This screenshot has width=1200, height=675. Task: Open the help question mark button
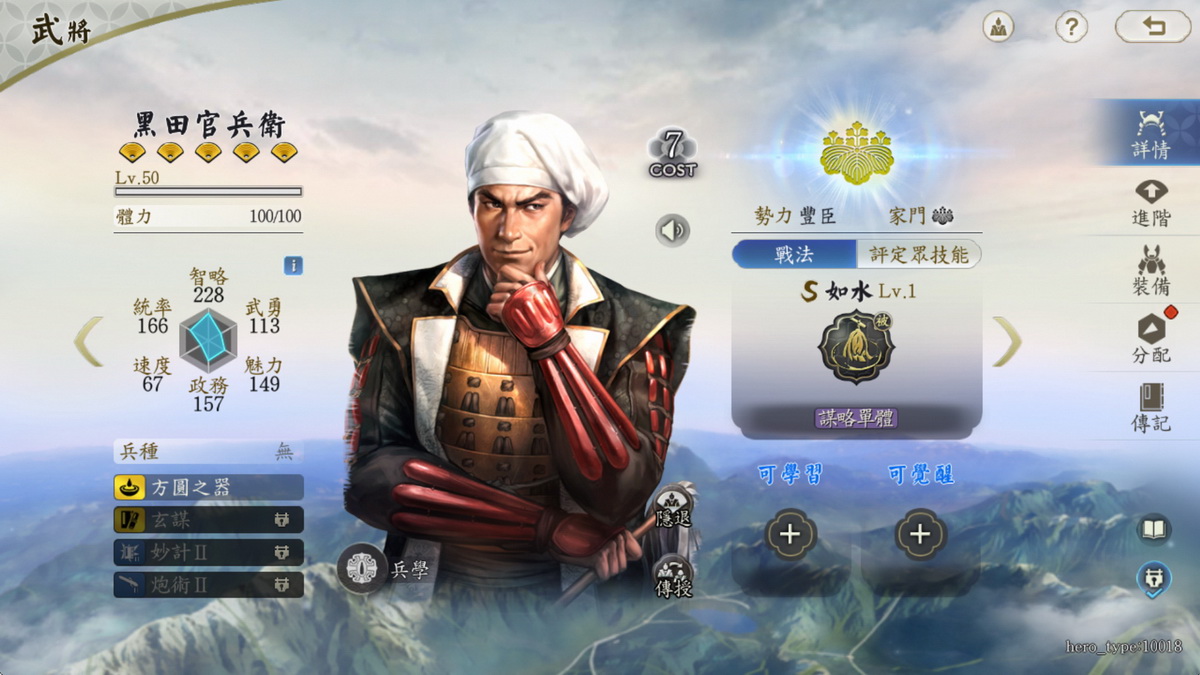pyautogui.click(x=1071, y=27)
